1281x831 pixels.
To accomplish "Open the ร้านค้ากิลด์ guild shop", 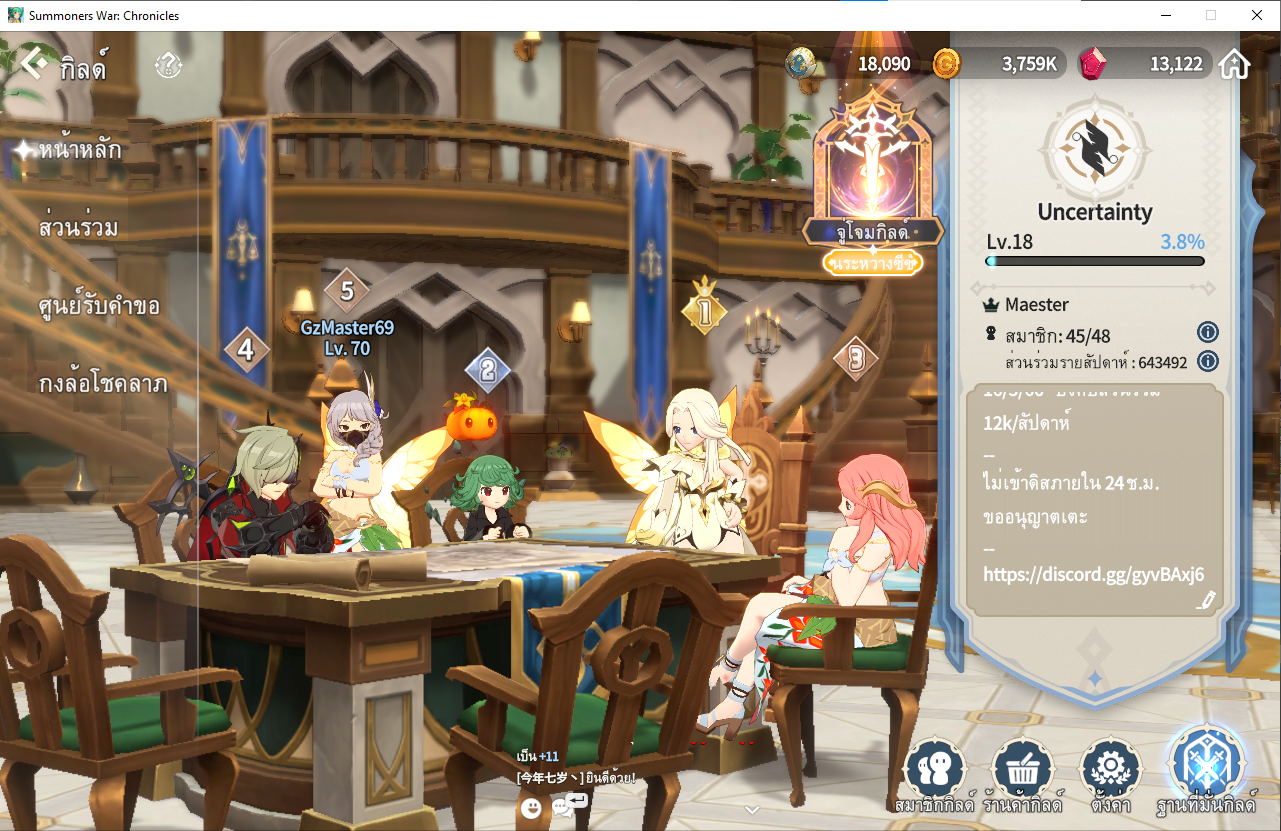I will (1022, 774).
